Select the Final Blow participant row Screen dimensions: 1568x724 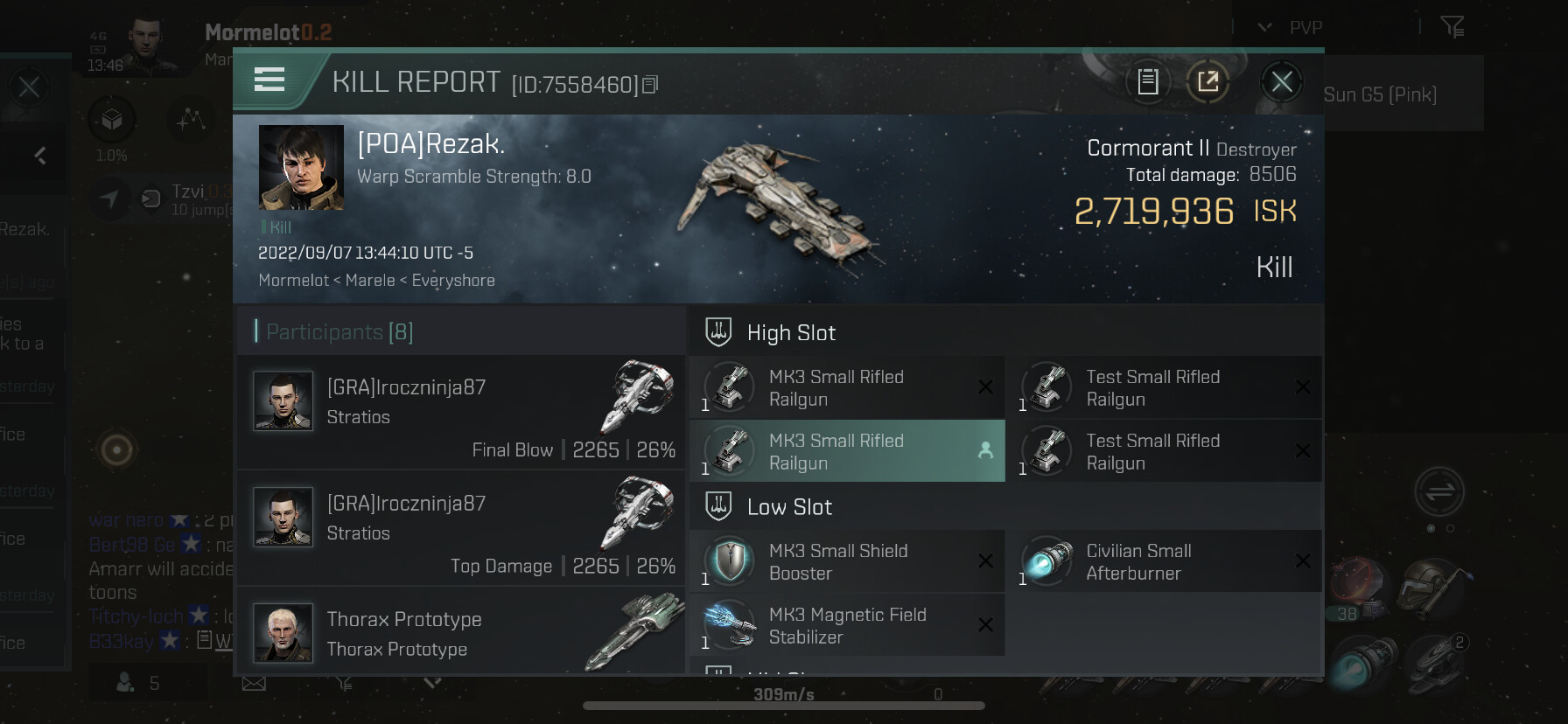point(461,412)
